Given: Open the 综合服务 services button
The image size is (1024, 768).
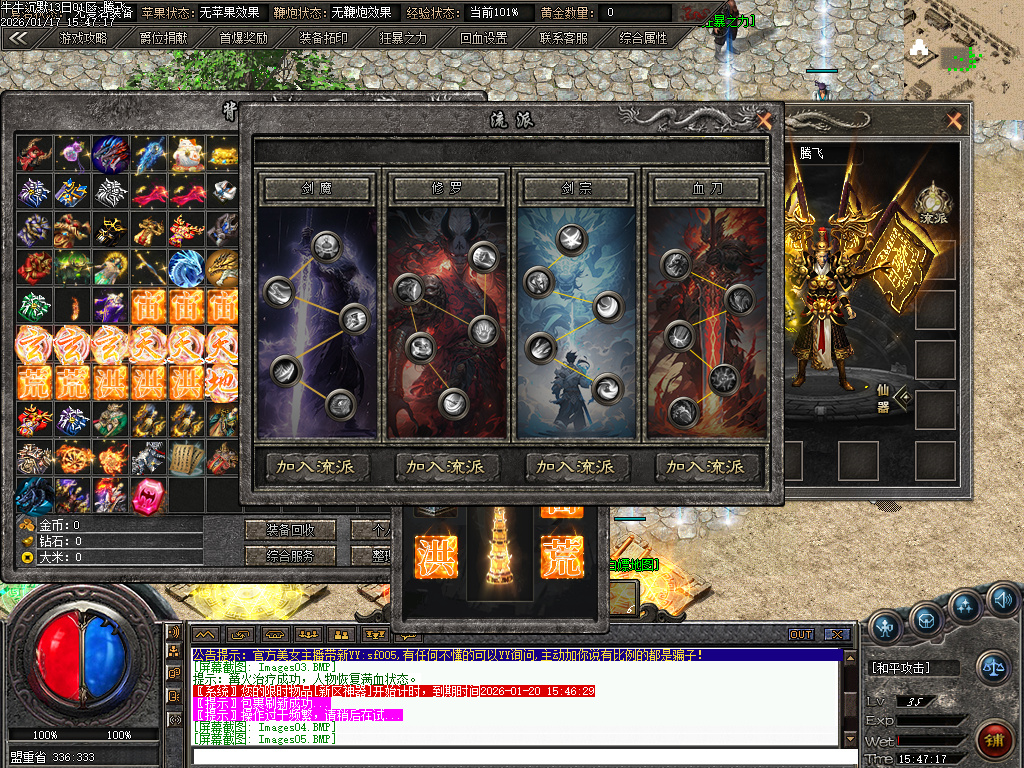Looking at the screenshot, I should pos(291,556).
